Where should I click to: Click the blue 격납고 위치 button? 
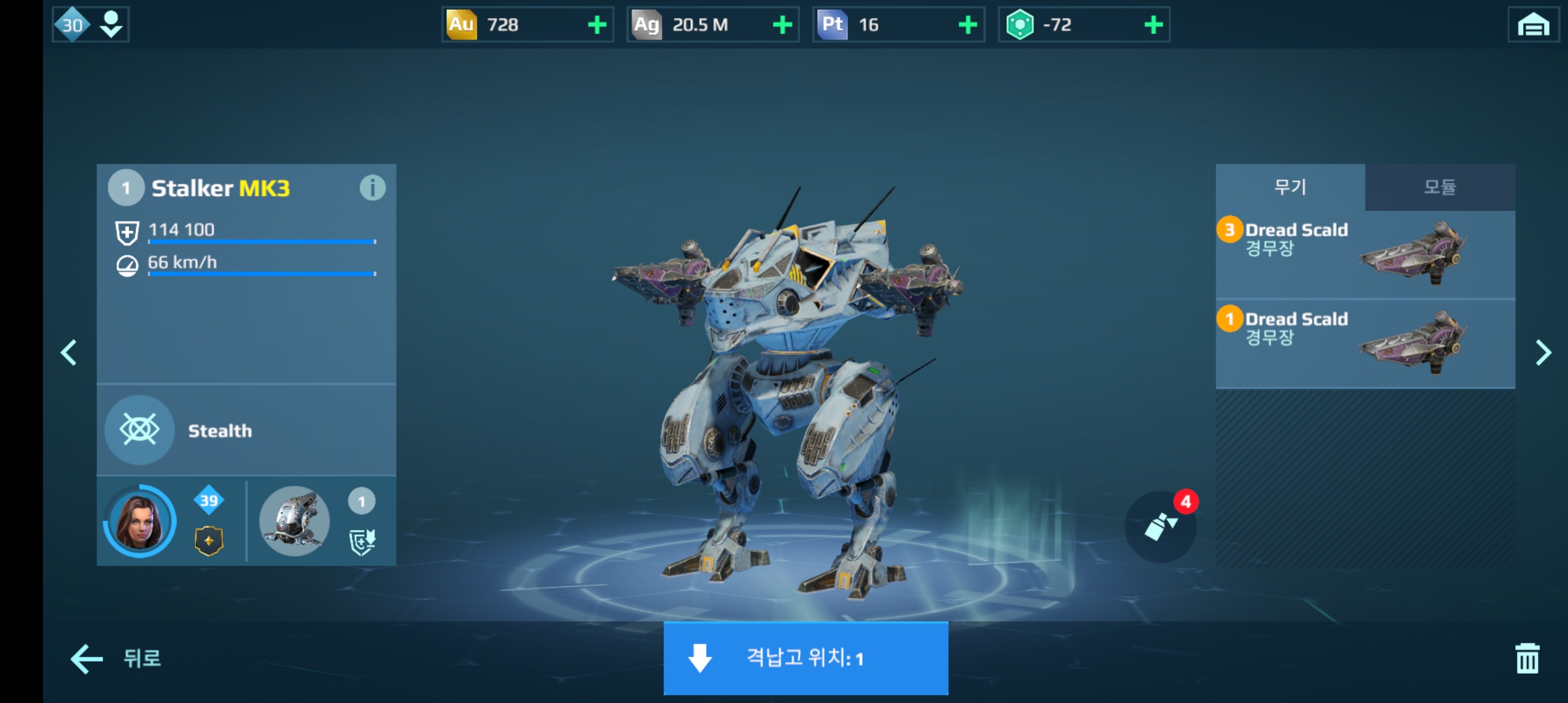pos(805,658)
